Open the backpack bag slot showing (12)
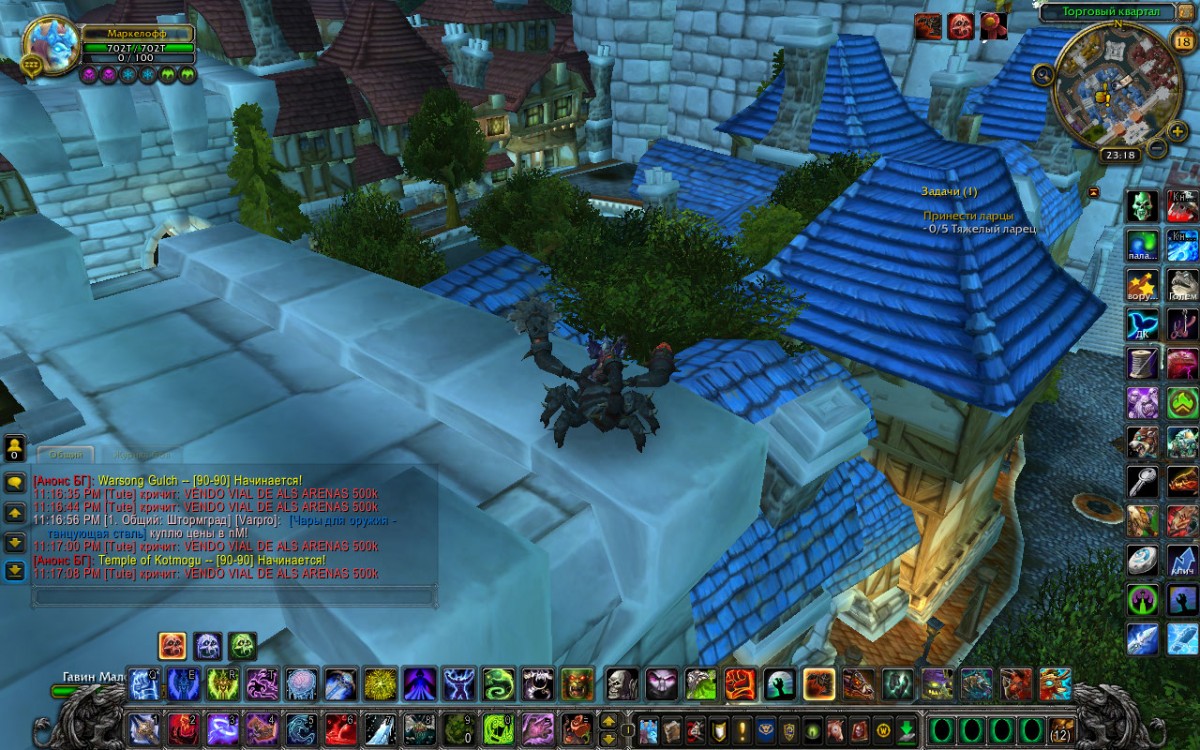The width and height of the screenshot is (1200, 750). [x=1061, y=729]
